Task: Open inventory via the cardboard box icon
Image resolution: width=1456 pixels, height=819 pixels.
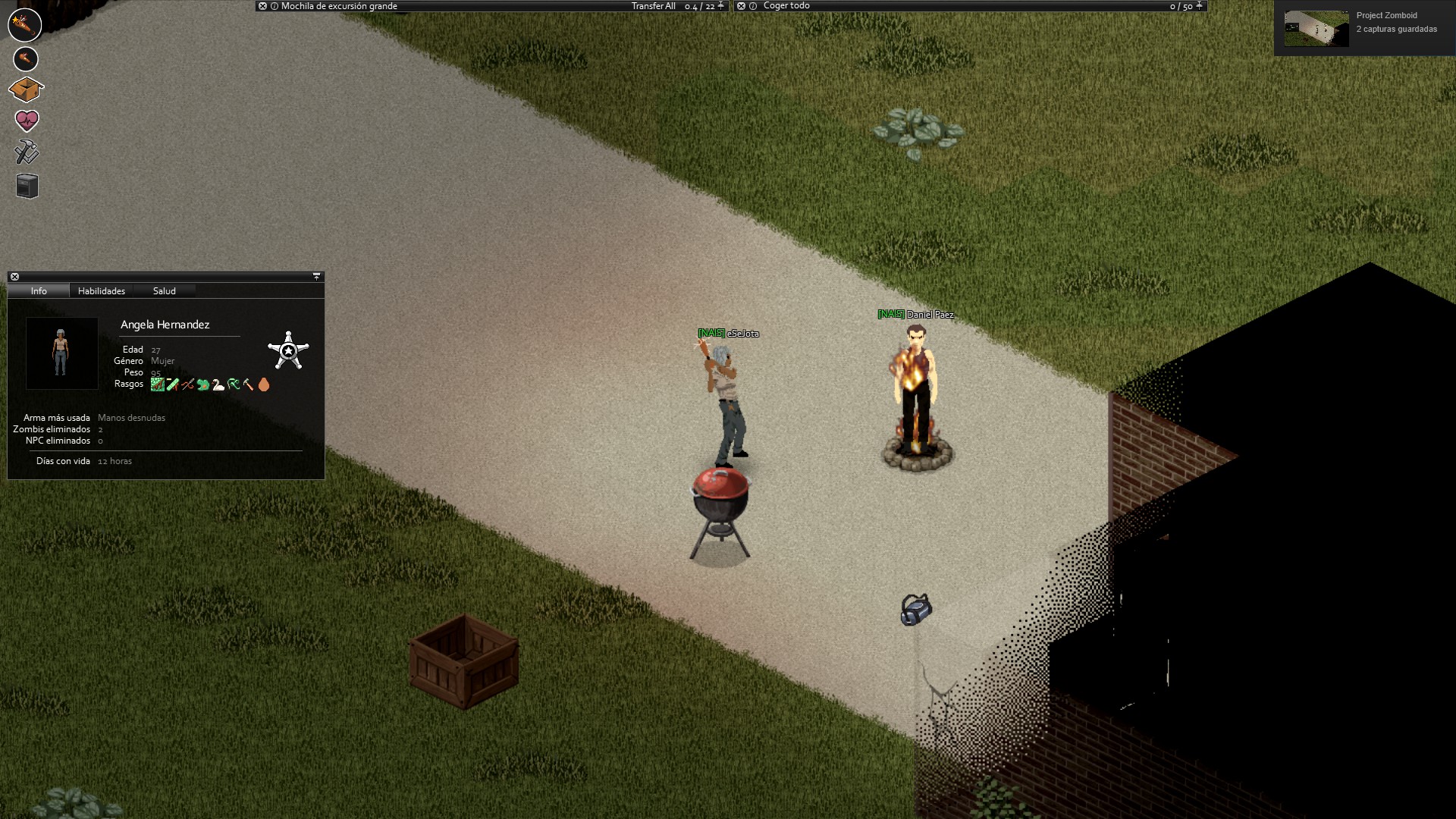Action: [25, 89]
